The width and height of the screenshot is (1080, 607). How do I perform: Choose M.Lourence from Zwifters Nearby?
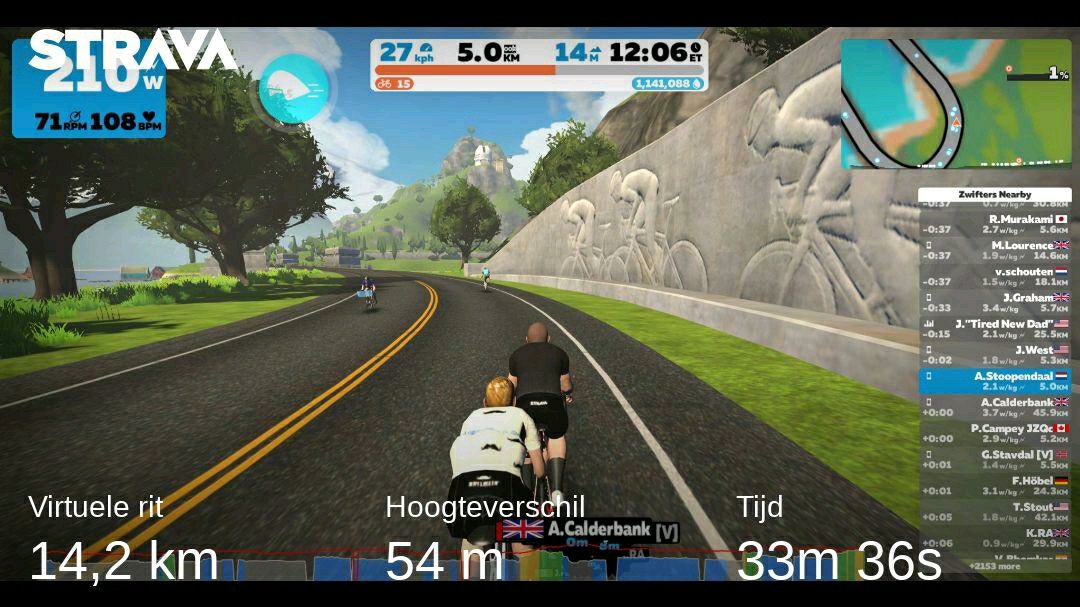tap(994, 250)
